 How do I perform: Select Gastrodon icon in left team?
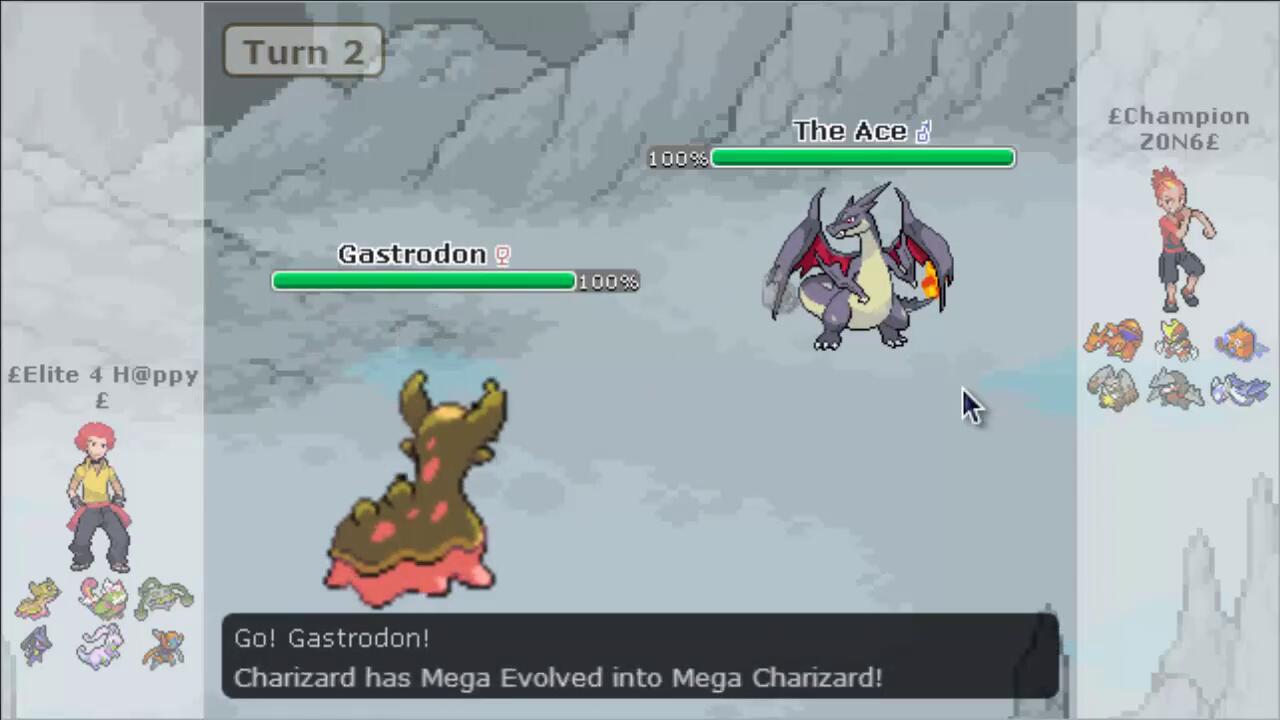tap(38, 598)
